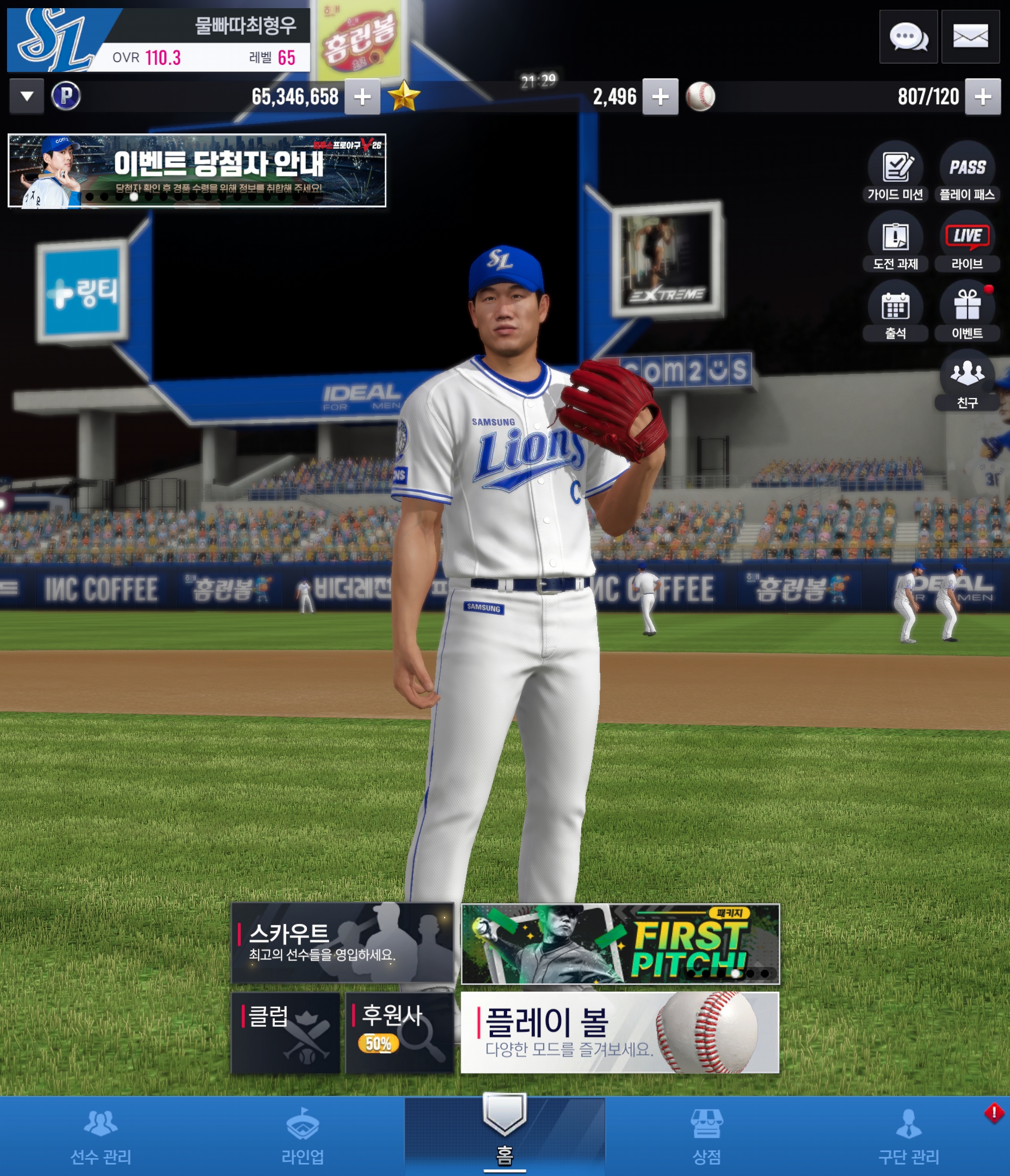Add baseballs using the plus button

983,96
